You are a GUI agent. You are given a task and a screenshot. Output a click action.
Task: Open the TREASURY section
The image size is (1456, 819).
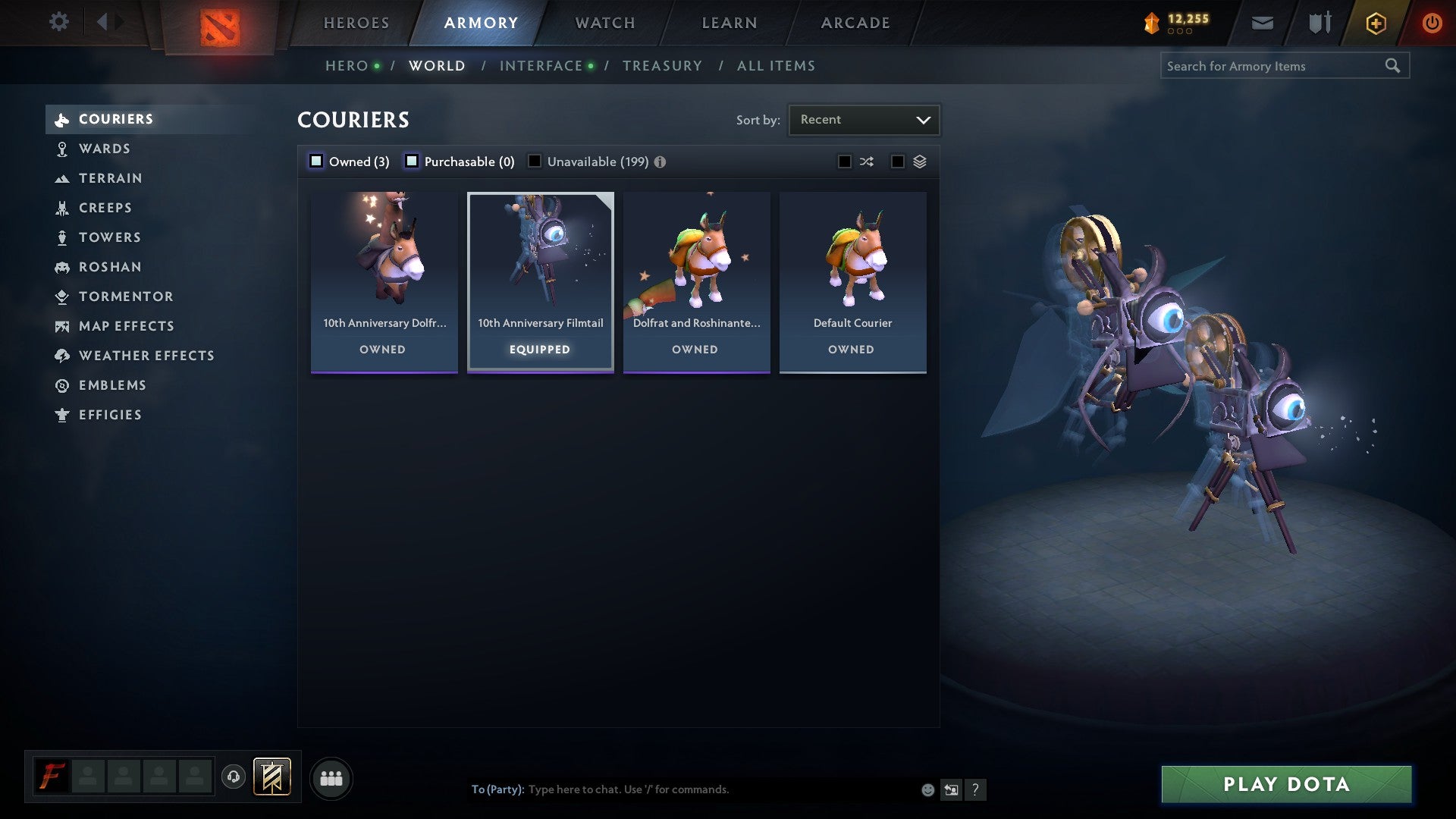662,66
